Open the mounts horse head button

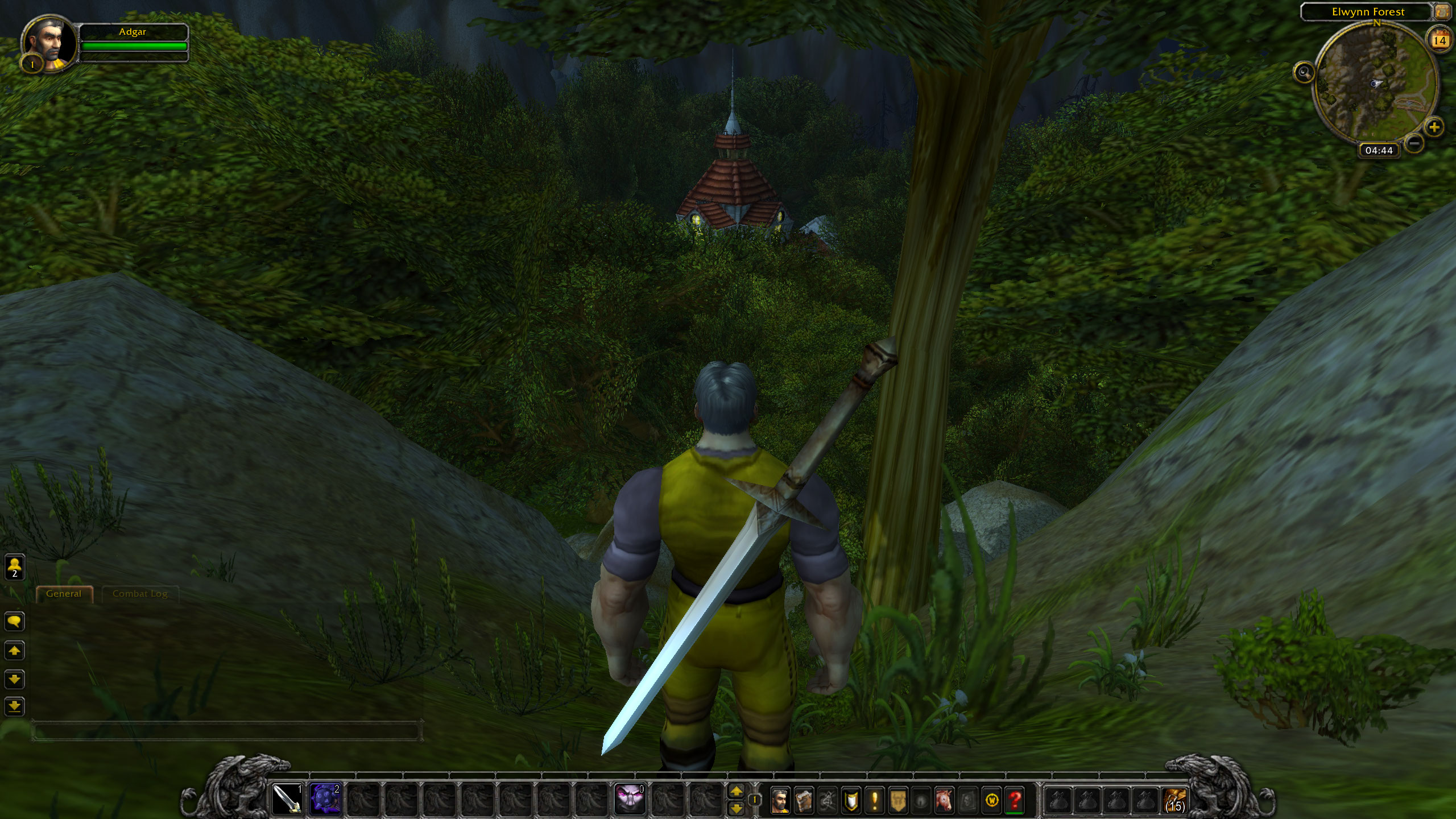point(945,801)
